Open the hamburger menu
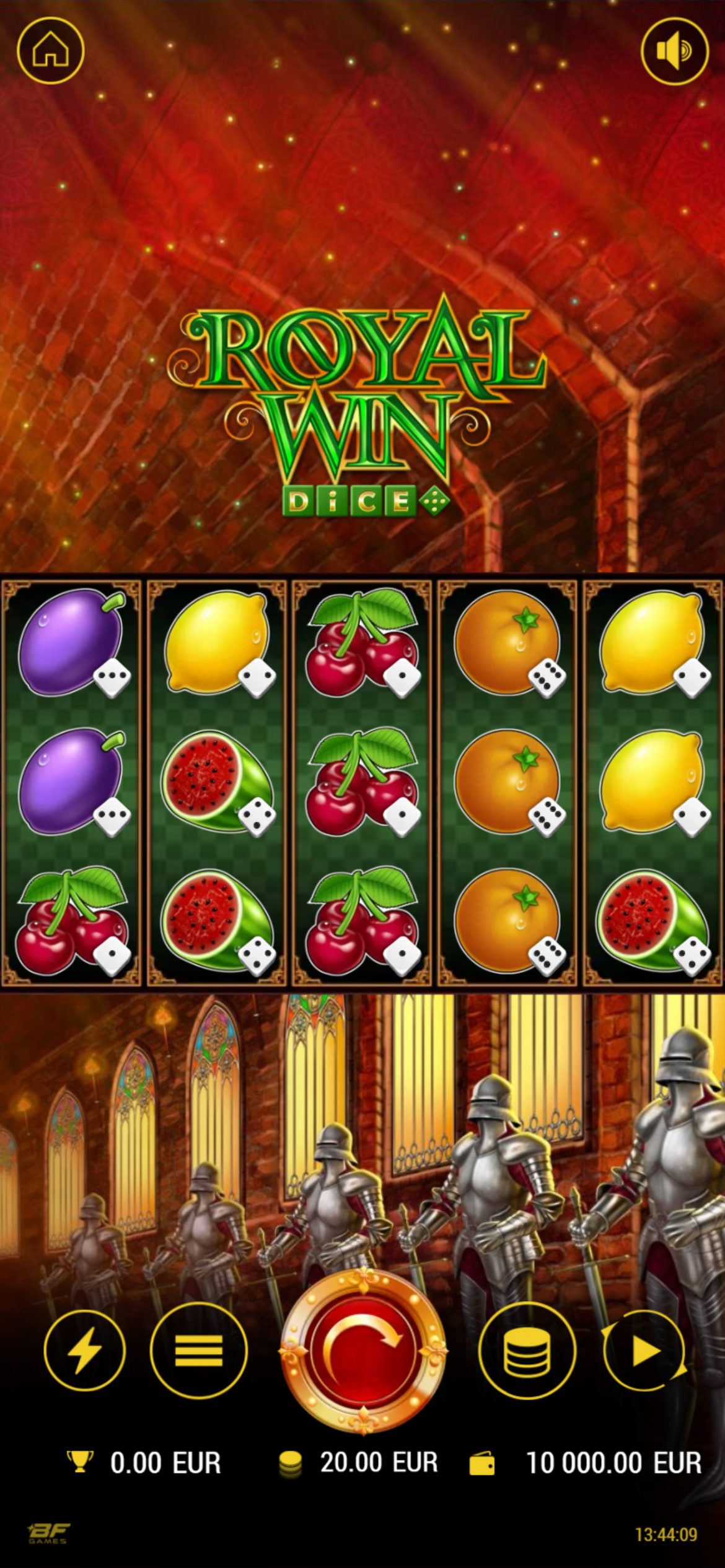Viewport: 725px width, 1568px height. pos(198,1350)
